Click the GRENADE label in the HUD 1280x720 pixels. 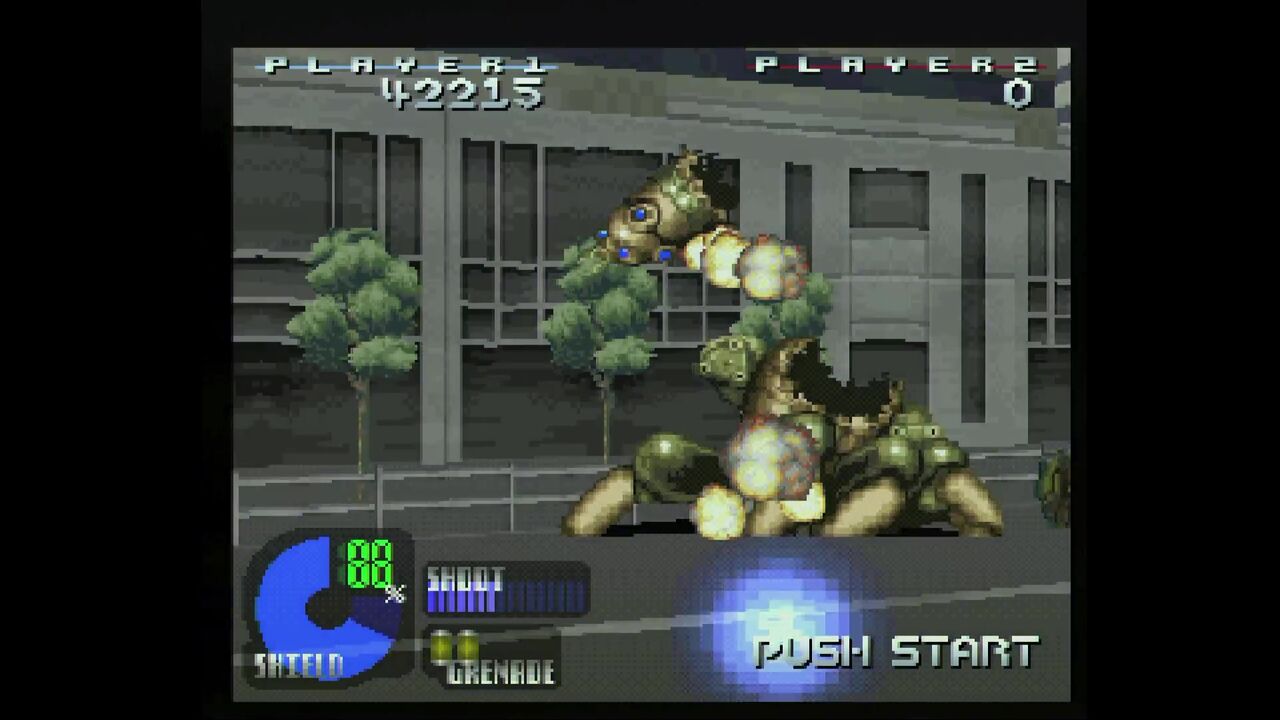pyautogui.click(x=500, y=670)
